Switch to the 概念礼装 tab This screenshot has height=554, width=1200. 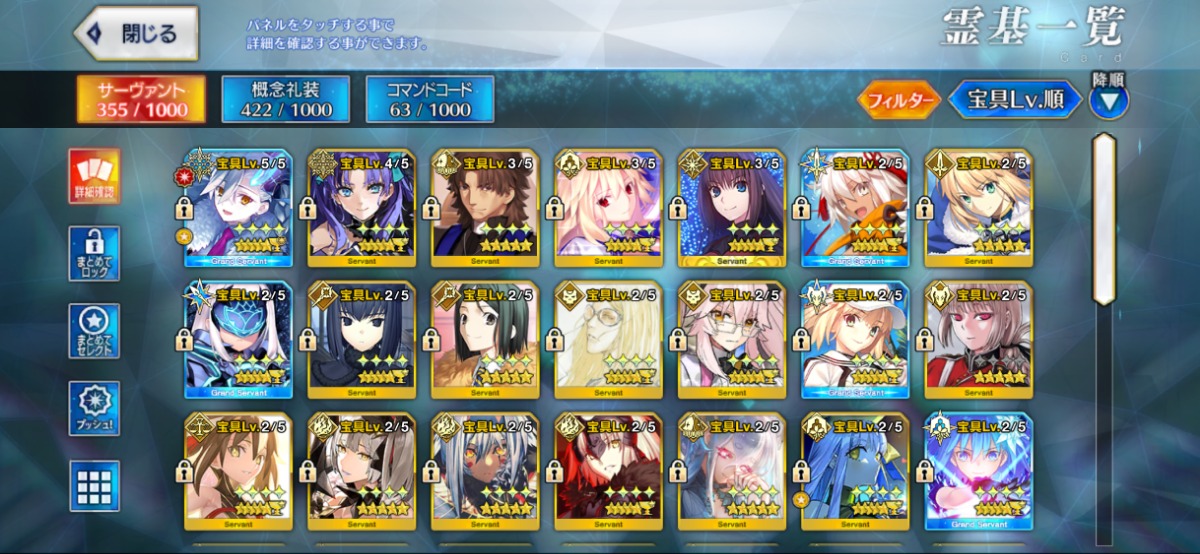[x=285, y=99]
